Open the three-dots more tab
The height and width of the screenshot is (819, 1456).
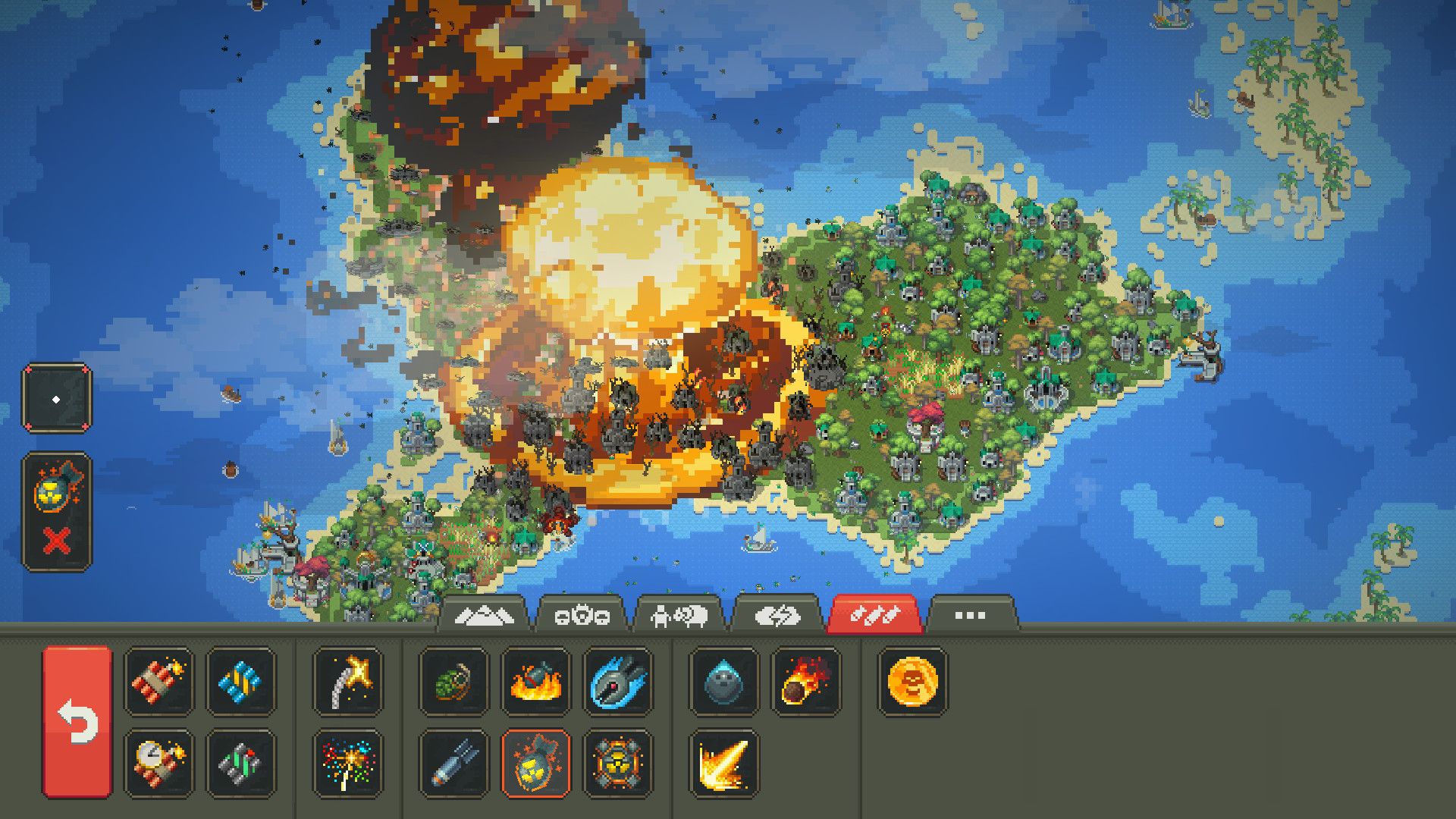[971, 616]
